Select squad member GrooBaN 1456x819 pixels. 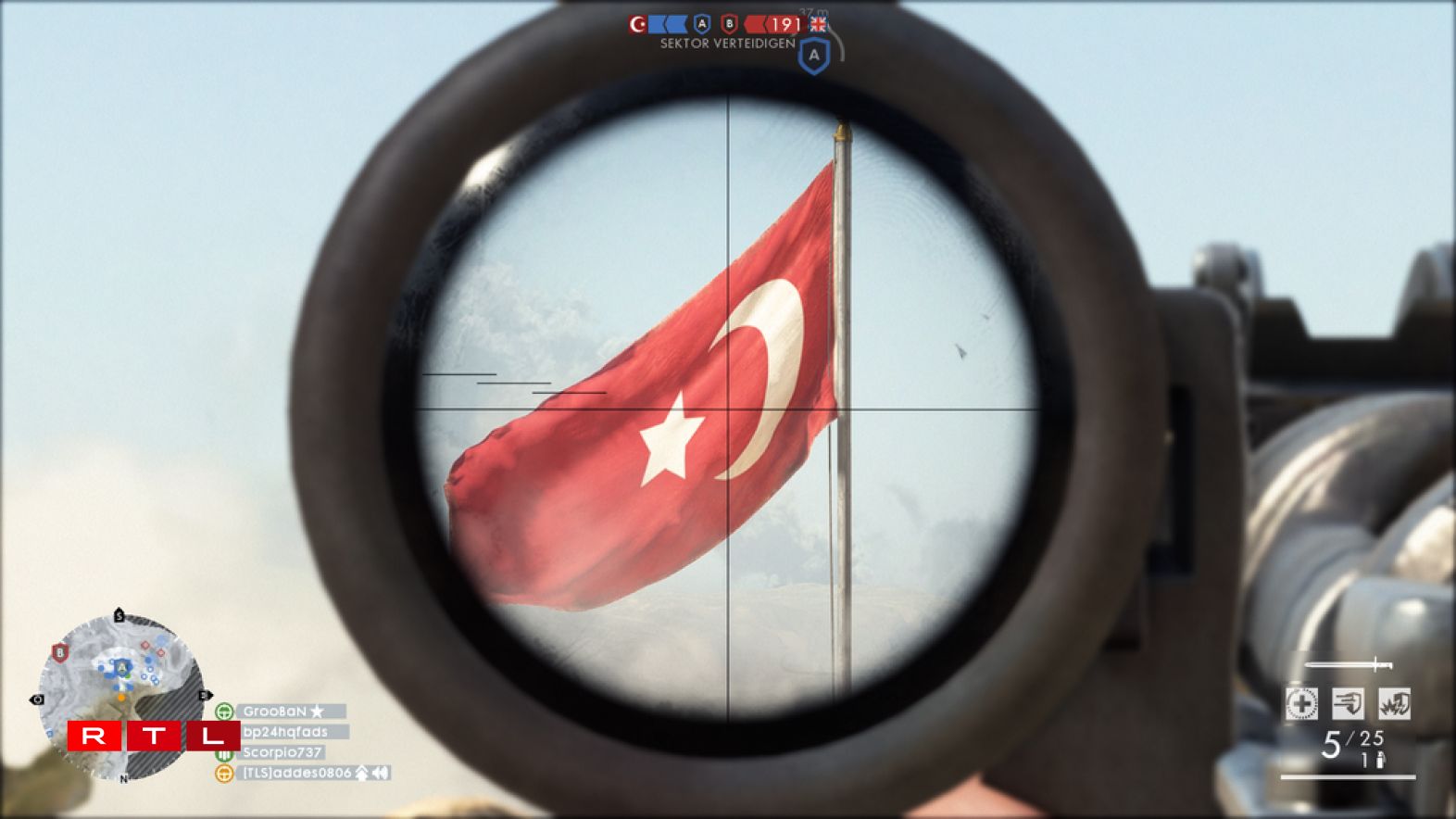[x=275, y=712]
